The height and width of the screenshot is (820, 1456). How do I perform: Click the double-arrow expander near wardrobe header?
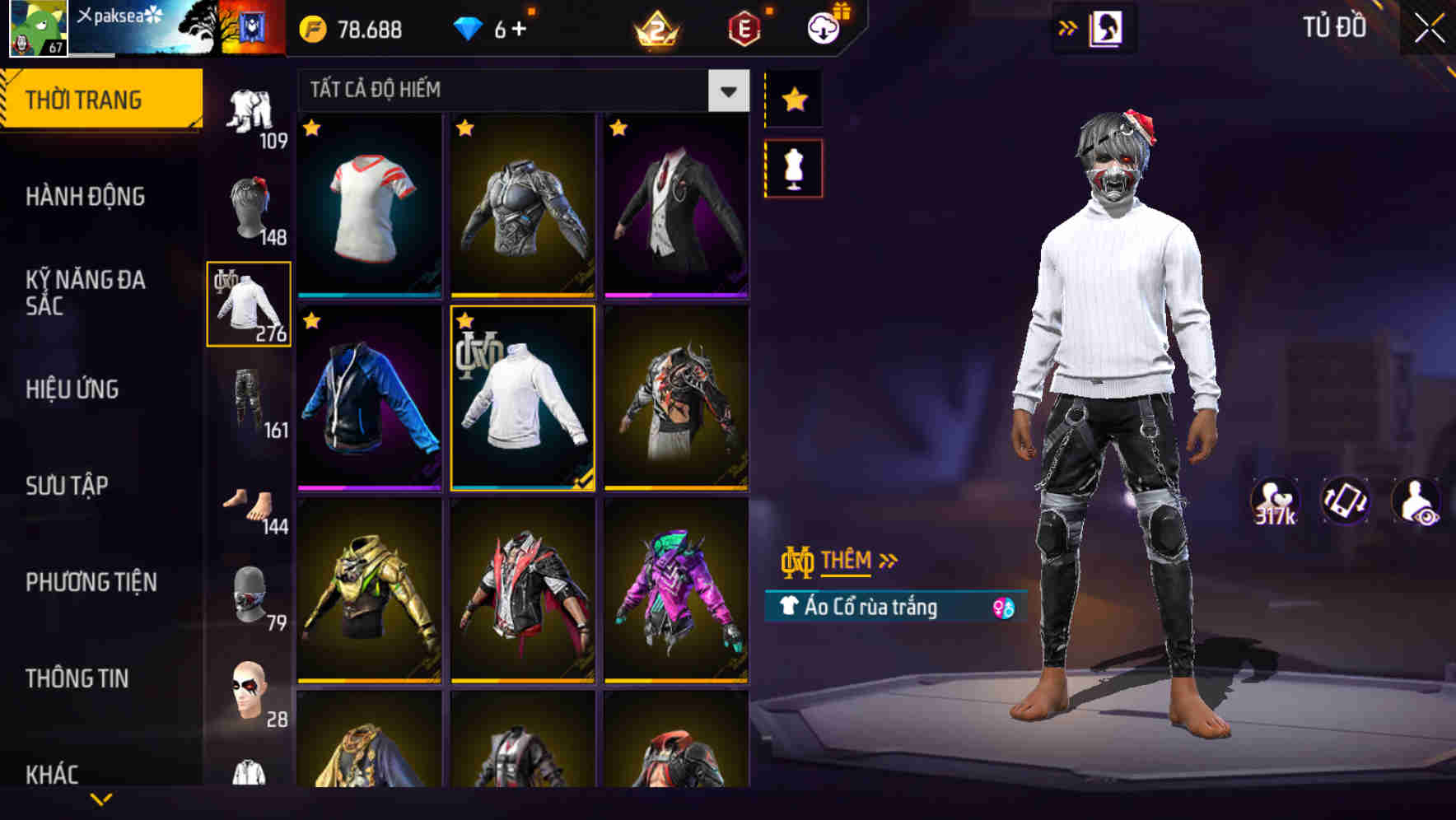point(1068,27)
